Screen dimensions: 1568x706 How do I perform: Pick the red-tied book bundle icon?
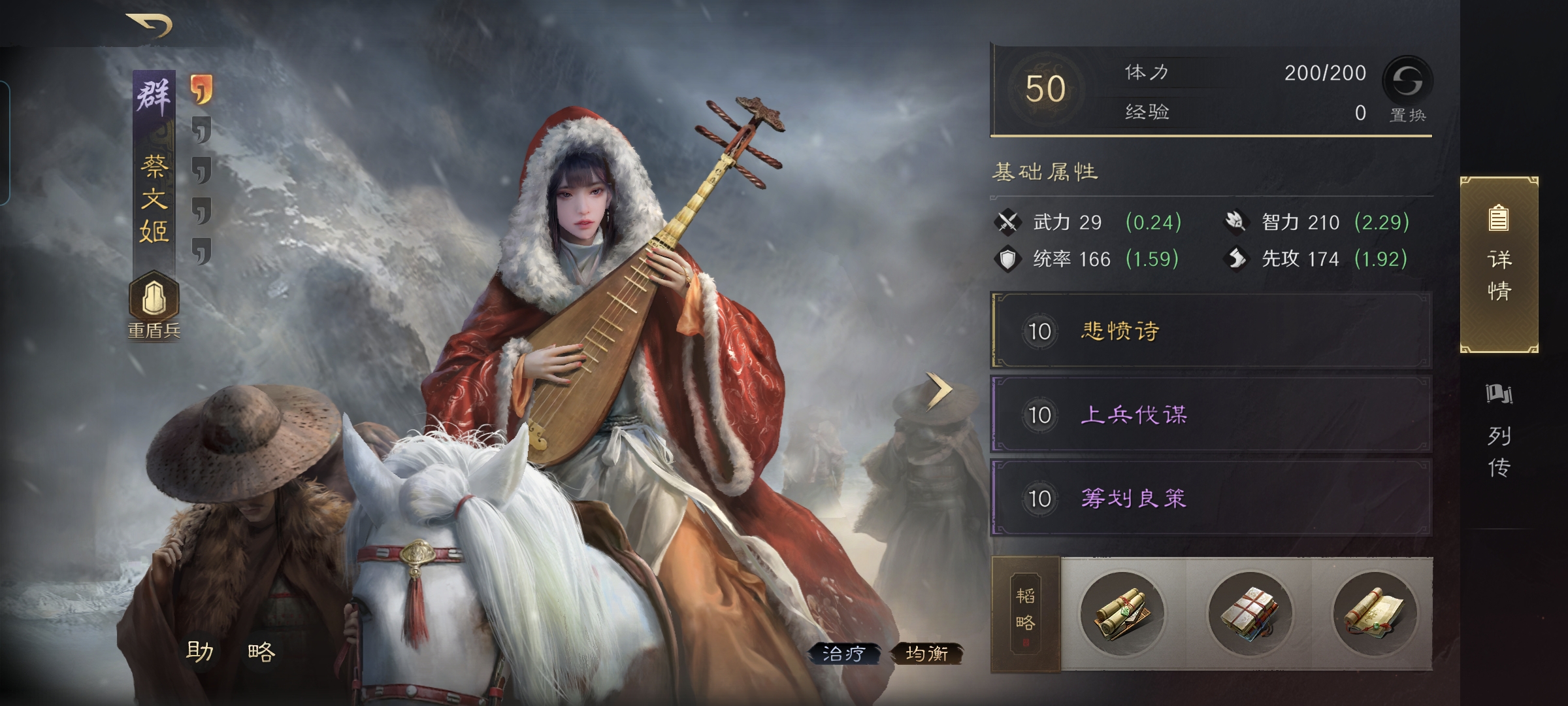pyautogui.click(x=1249, y=613)
